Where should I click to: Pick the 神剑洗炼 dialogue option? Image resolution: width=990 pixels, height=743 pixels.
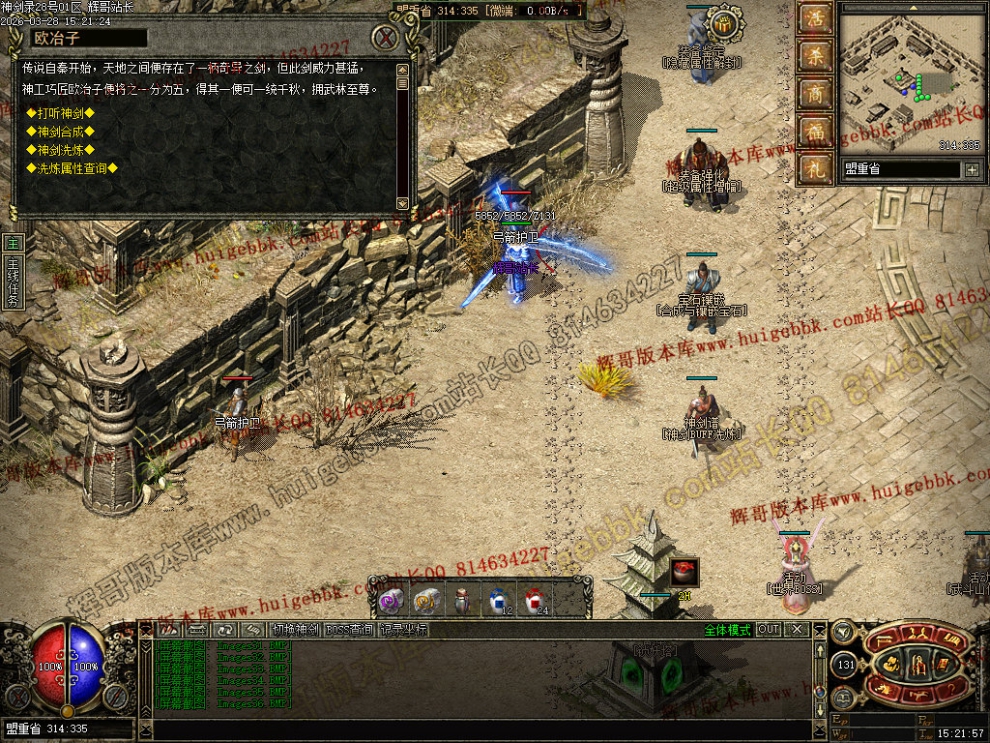click(x=60, y=150)
